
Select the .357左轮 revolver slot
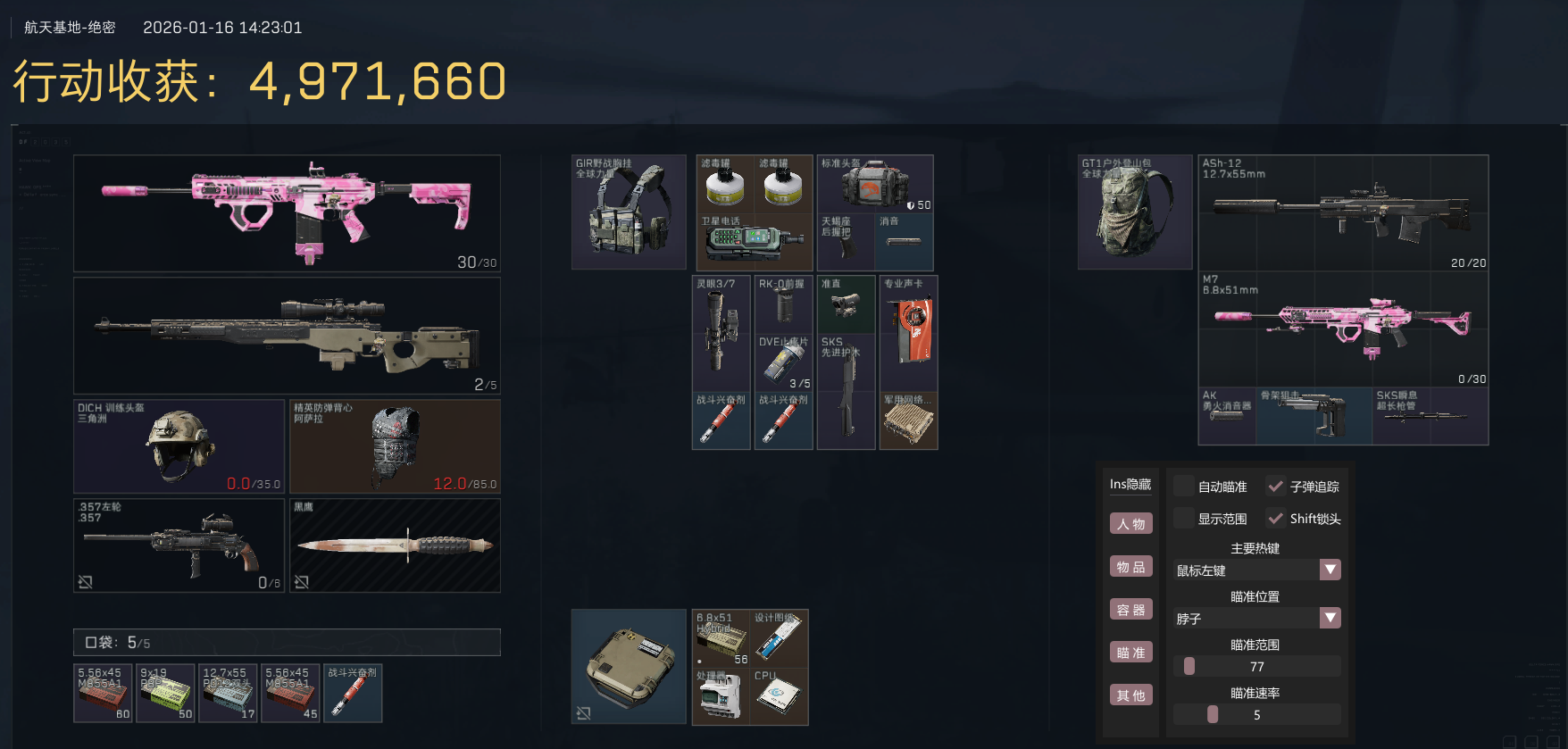click(179, 545)
